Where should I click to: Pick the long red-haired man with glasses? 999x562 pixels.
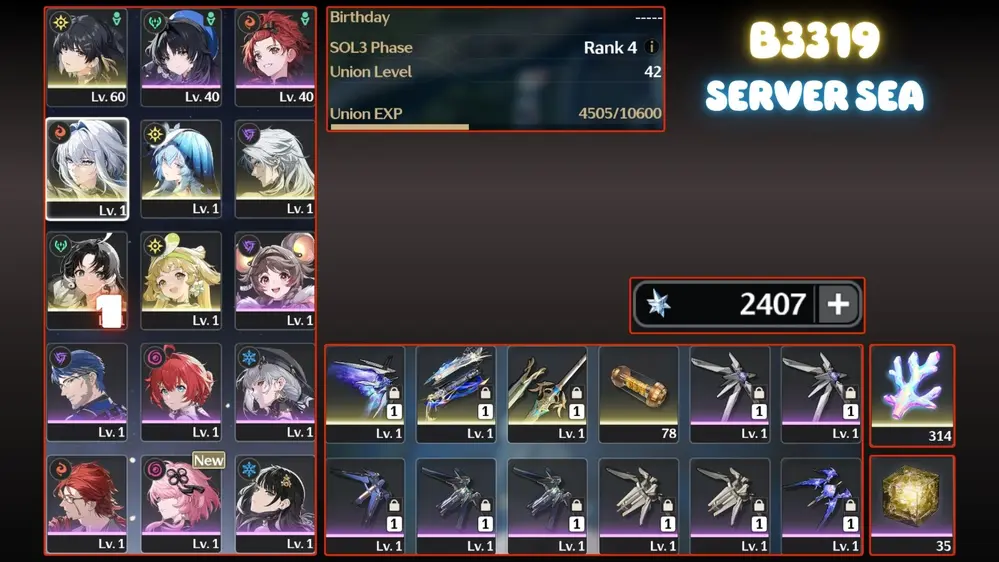(x=87, y=504)
